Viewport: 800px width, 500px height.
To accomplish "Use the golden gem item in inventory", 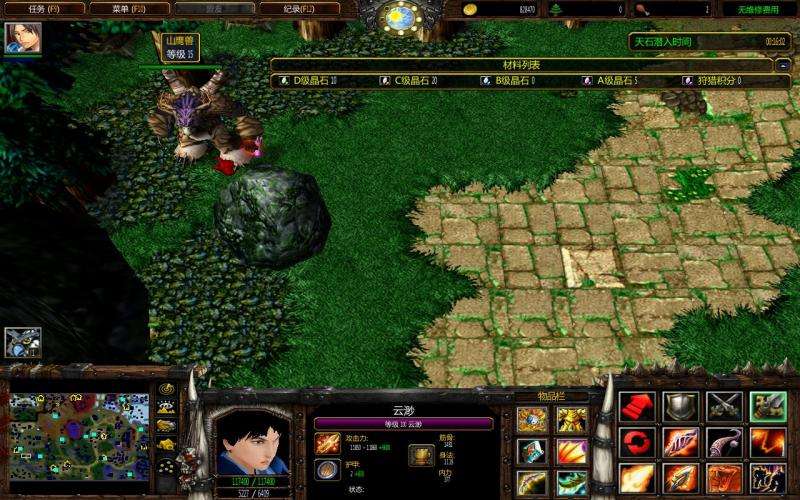I will (531, 420).
